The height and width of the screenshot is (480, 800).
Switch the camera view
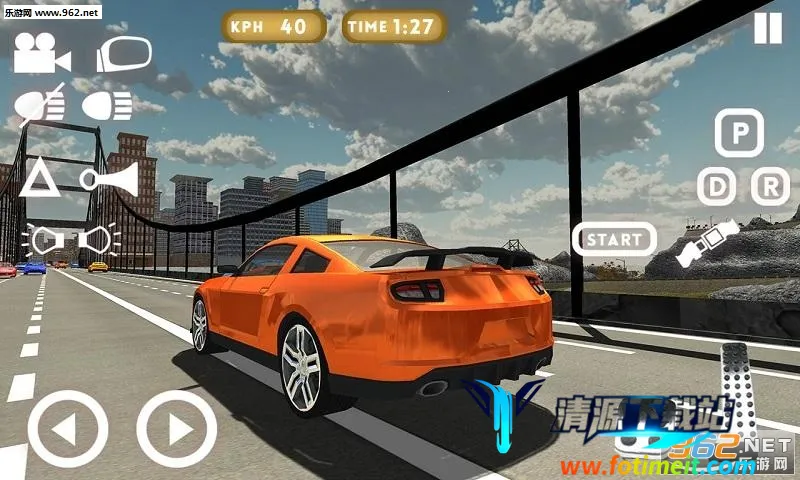35,54
